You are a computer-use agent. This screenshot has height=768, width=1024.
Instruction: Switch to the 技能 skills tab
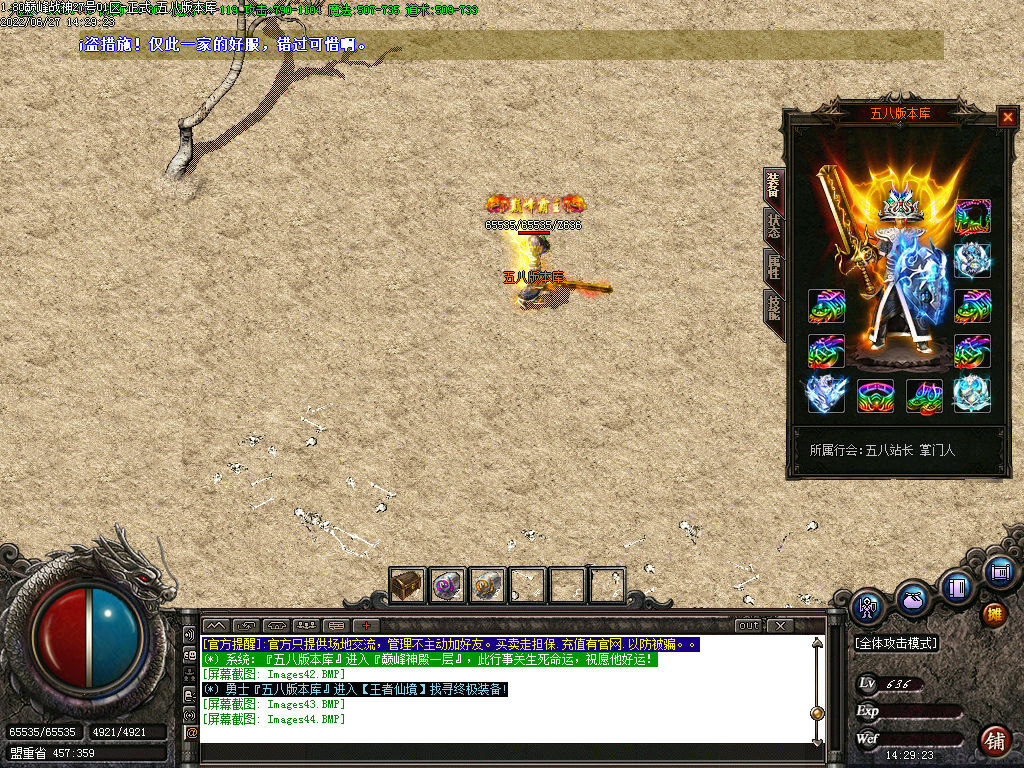pos(773,306)
